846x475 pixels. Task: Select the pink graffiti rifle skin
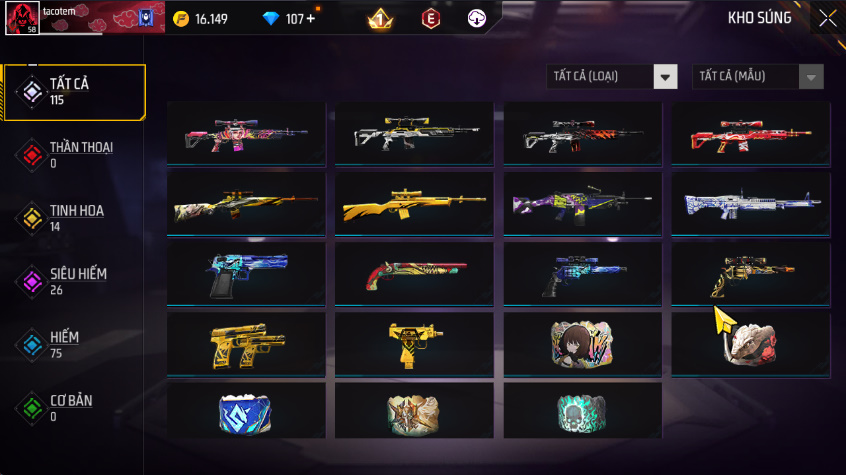coord(245,134)
